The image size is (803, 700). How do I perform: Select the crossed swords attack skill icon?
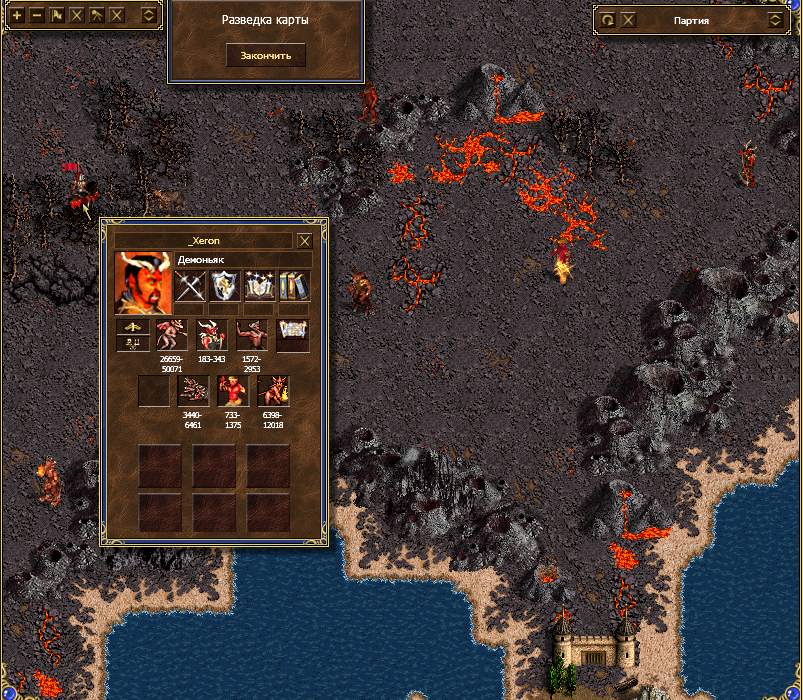190,286
